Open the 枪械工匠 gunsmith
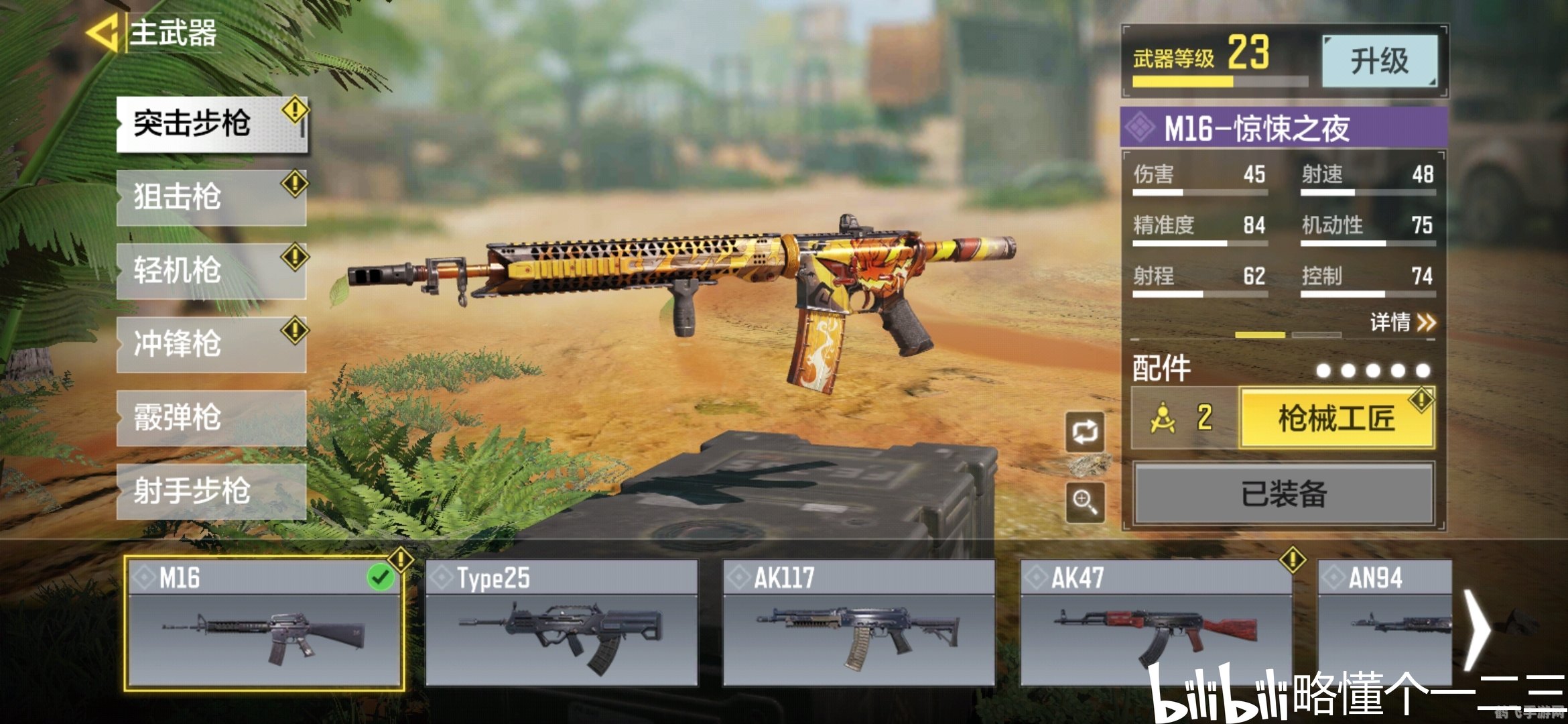The image size is (1568, 724). (1337, 418)
